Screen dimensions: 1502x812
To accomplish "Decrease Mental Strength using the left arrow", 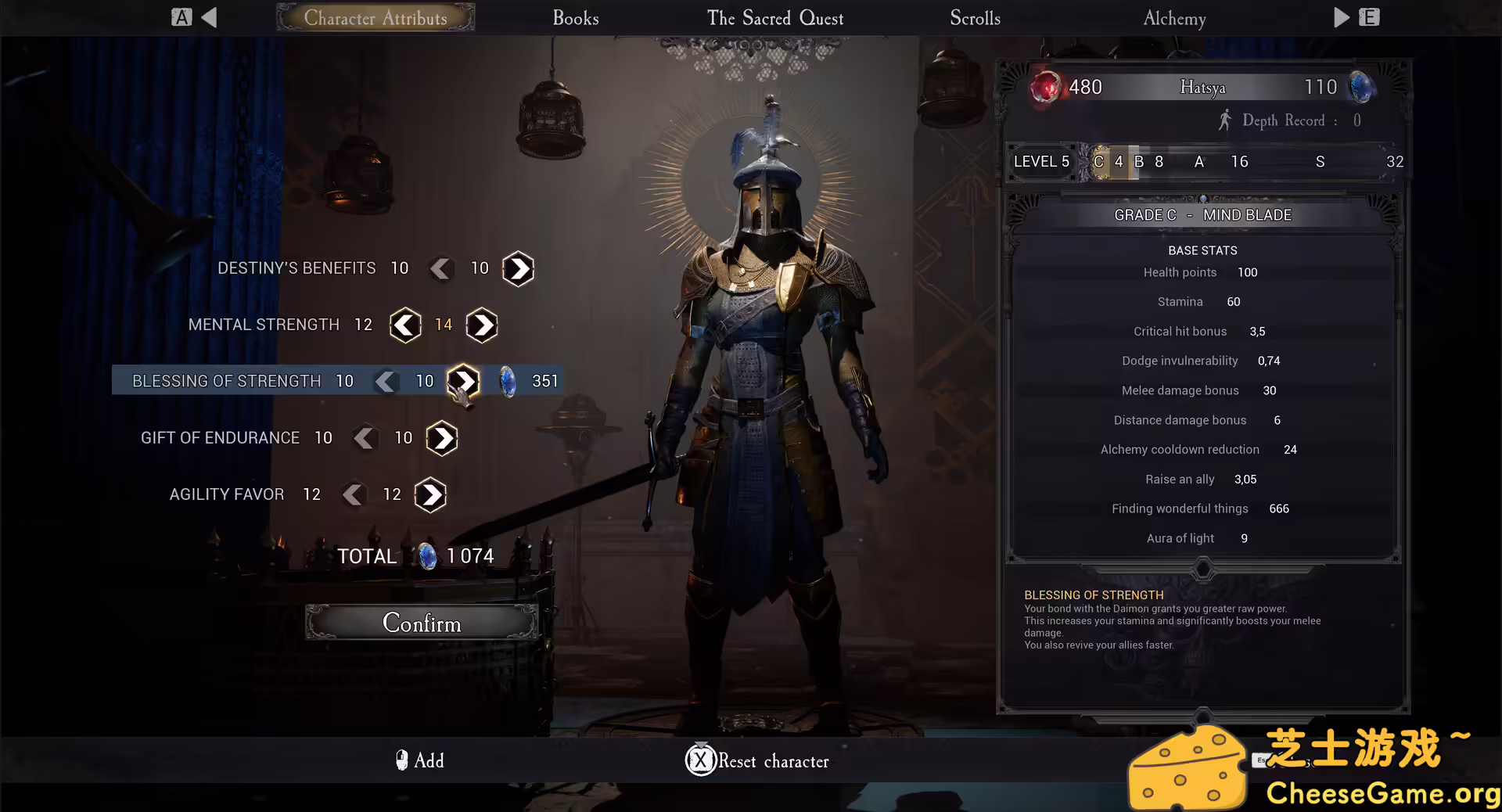I will (x=404, y=325).
